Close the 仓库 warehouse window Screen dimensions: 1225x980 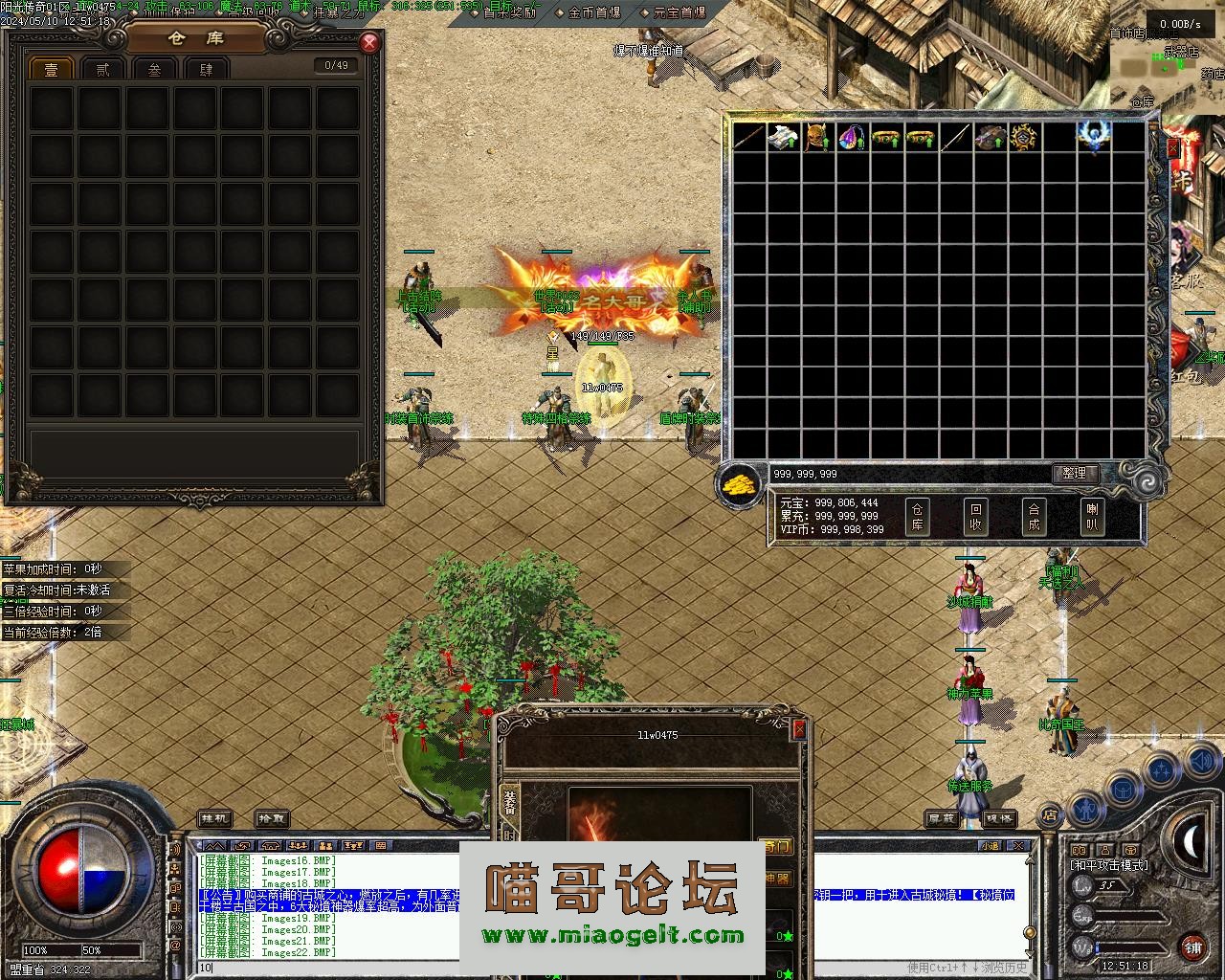pos(369,43)
